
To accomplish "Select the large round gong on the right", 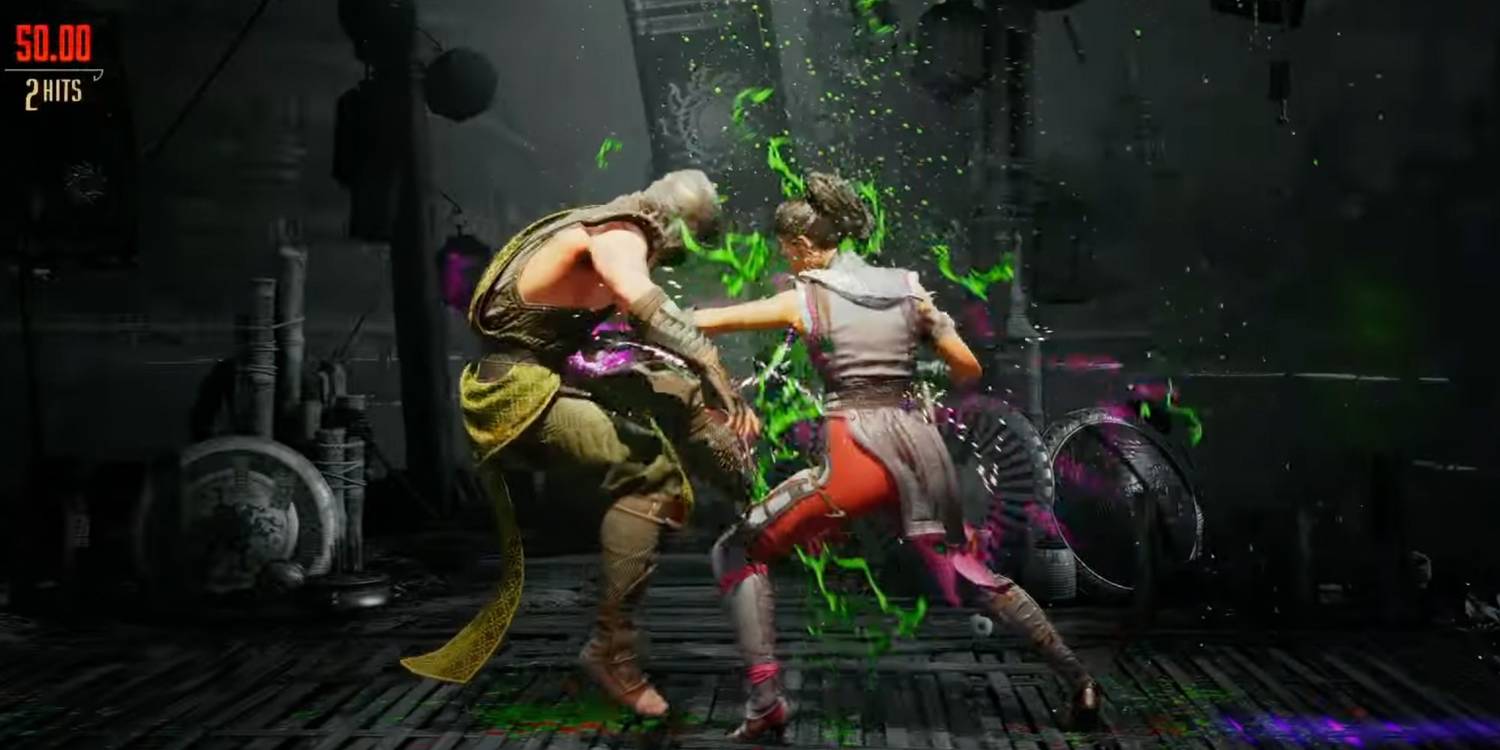I will pyautogui.click(x=1130, y=500).
